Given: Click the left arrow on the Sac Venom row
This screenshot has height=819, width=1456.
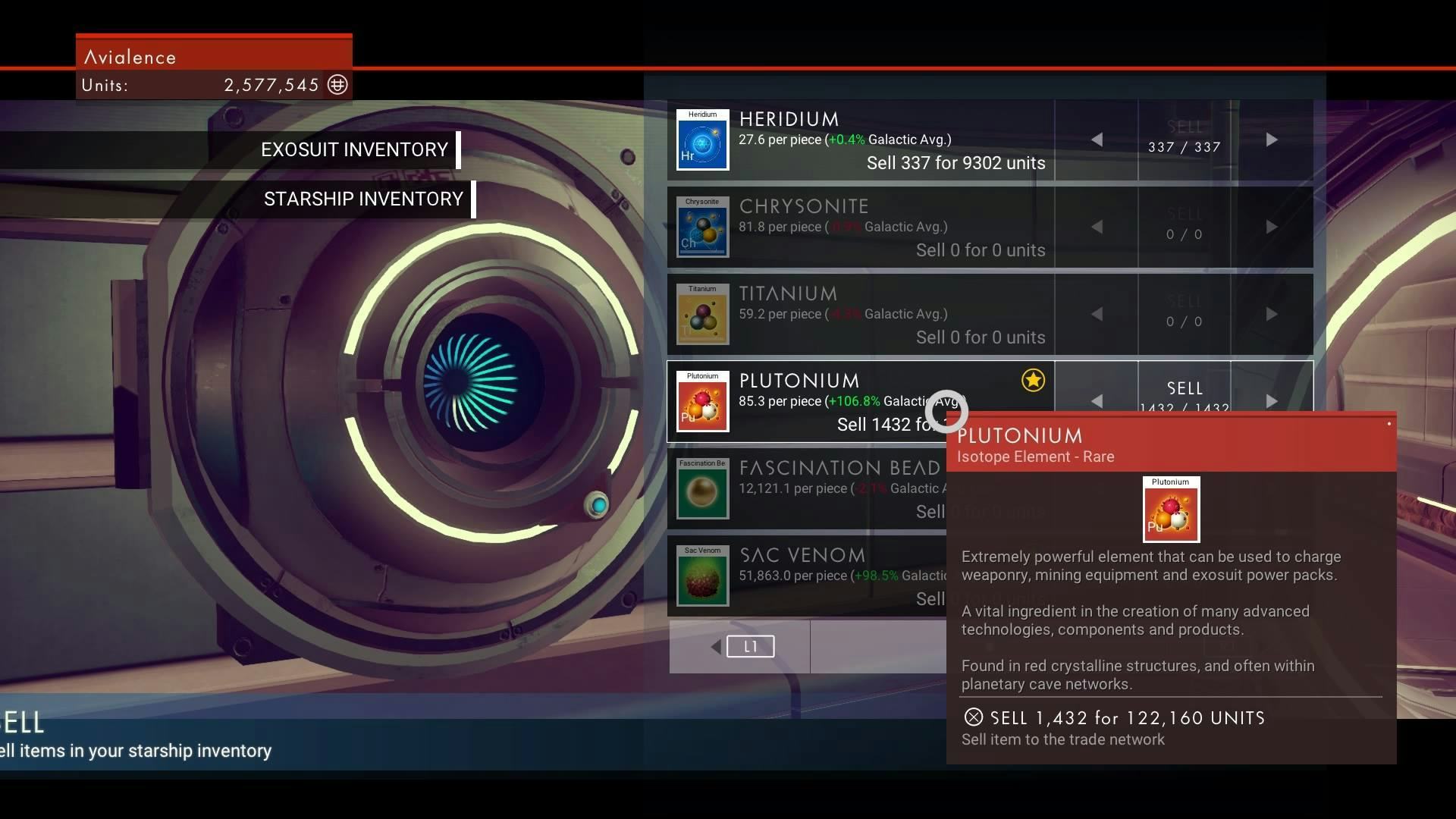Looking at the screenshot, I should point(1097,576).
